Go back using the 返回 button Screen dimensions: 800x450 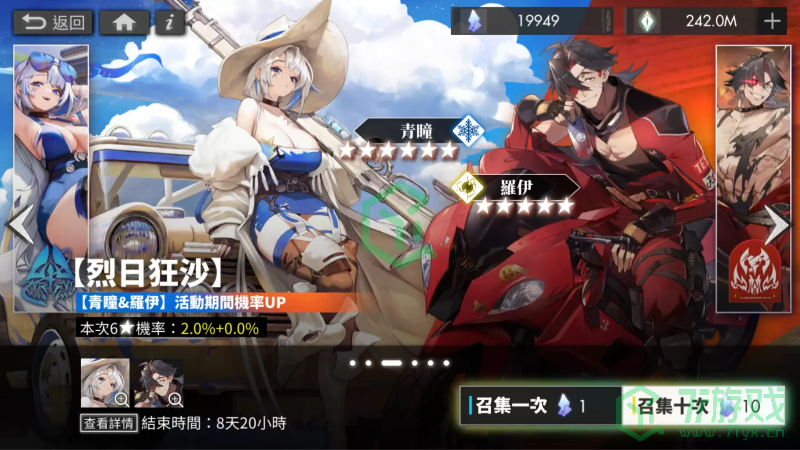(x=54, y=22)
